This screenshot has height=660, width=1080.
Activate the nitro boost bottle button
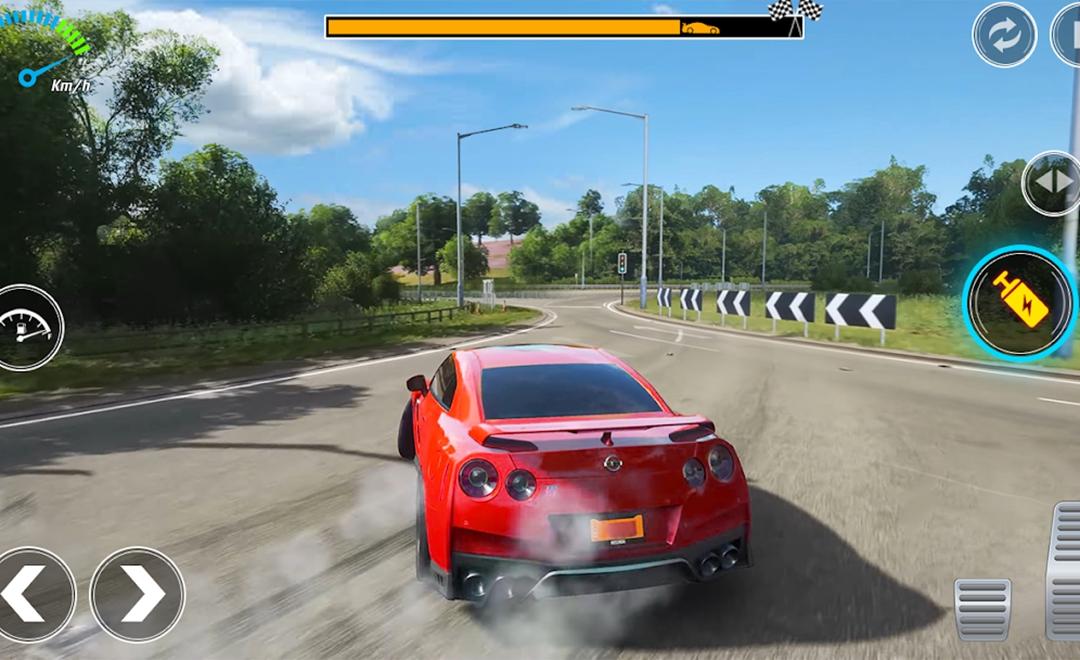tap(1019, 301)
